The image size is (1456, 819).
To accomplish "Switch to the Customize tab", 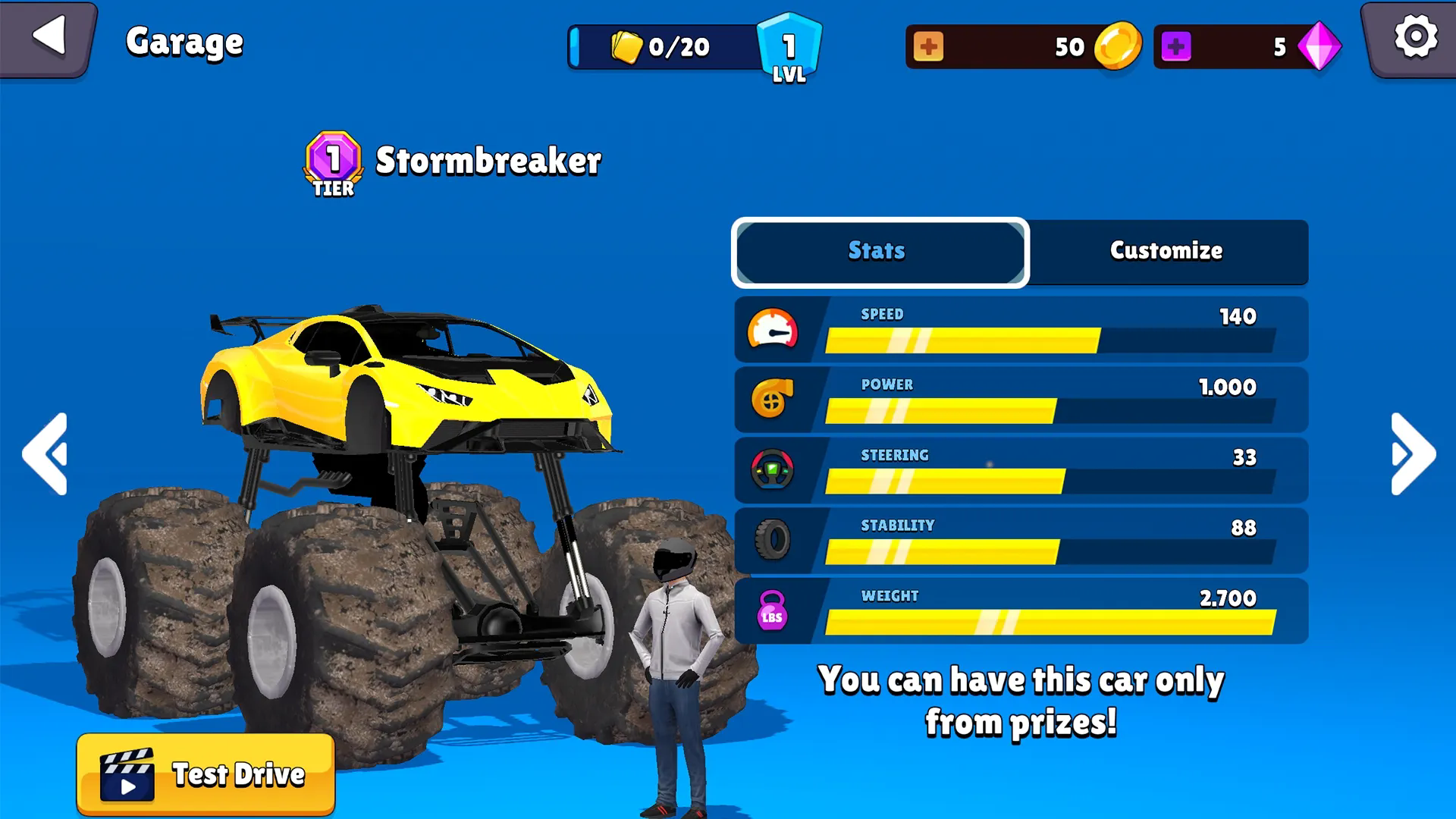I will click(x=1166, y=251).
